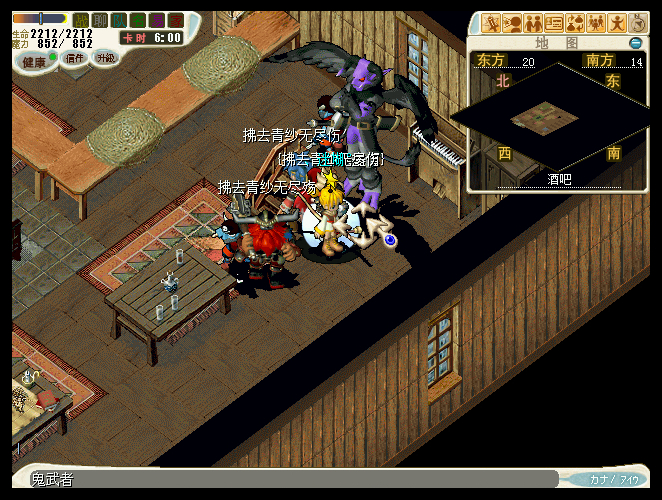Open the crossed-swords duel icon

490,22
